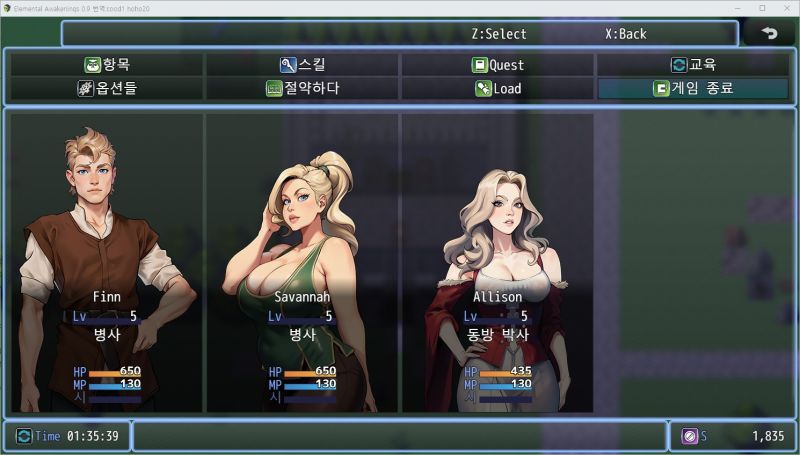The width and height of the screenshot is (800, 455).
Task: Pick Allison's character panel
Action: point(498,262)
